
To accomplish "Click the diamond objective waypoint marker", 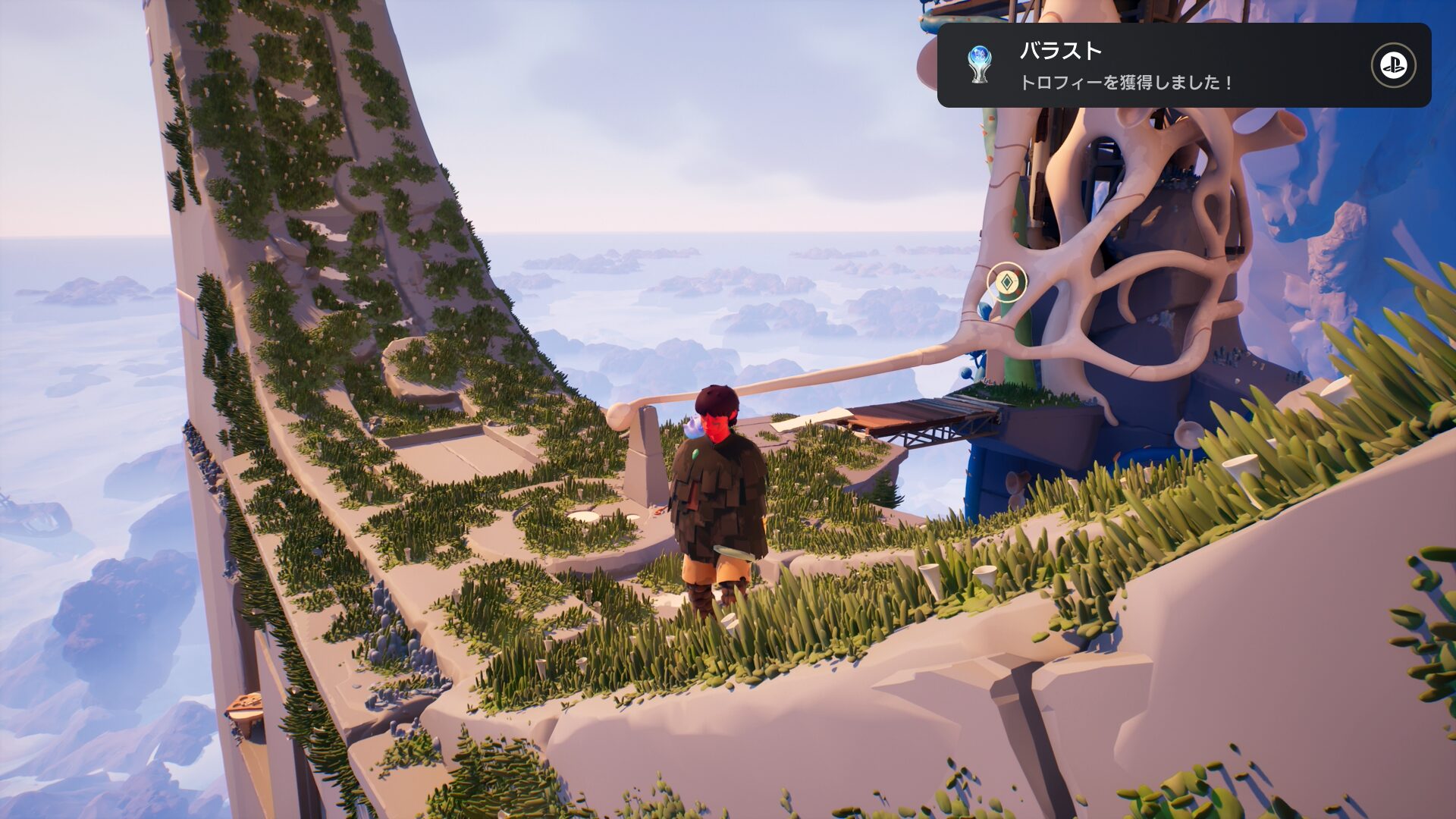I will [x=1006, y=283].
